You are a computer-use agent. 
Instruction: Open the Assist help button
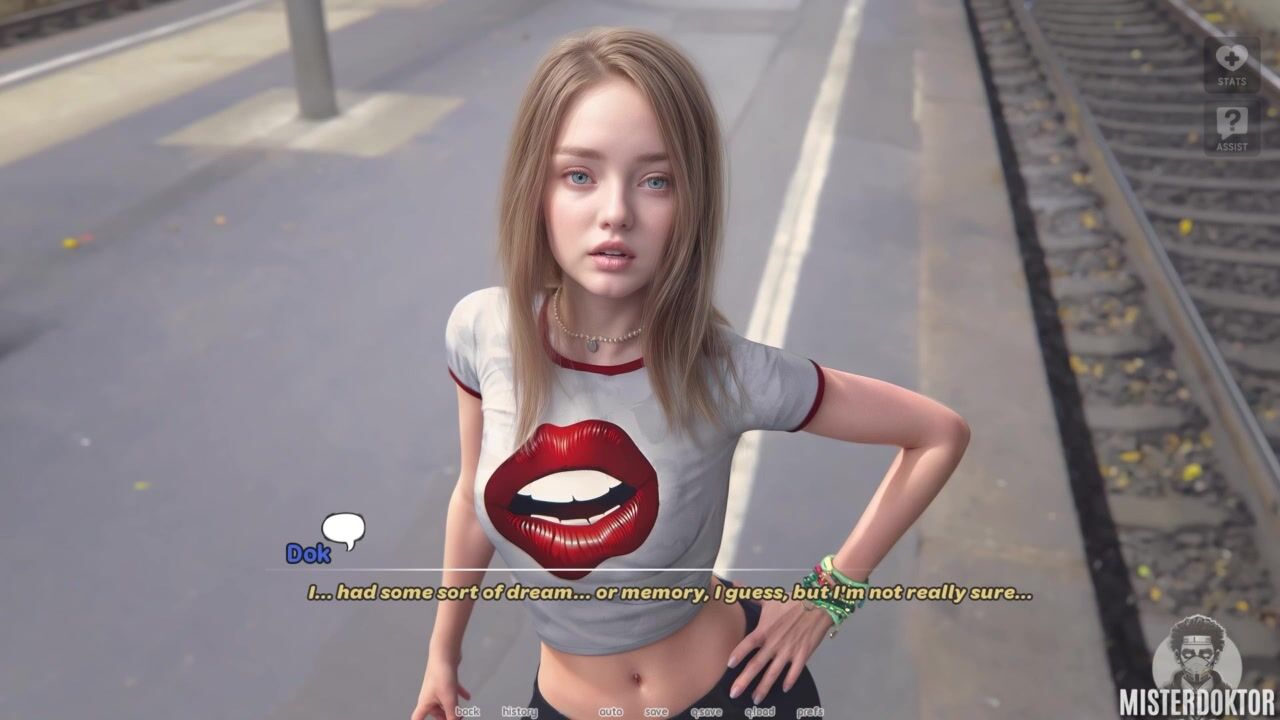1231,129
